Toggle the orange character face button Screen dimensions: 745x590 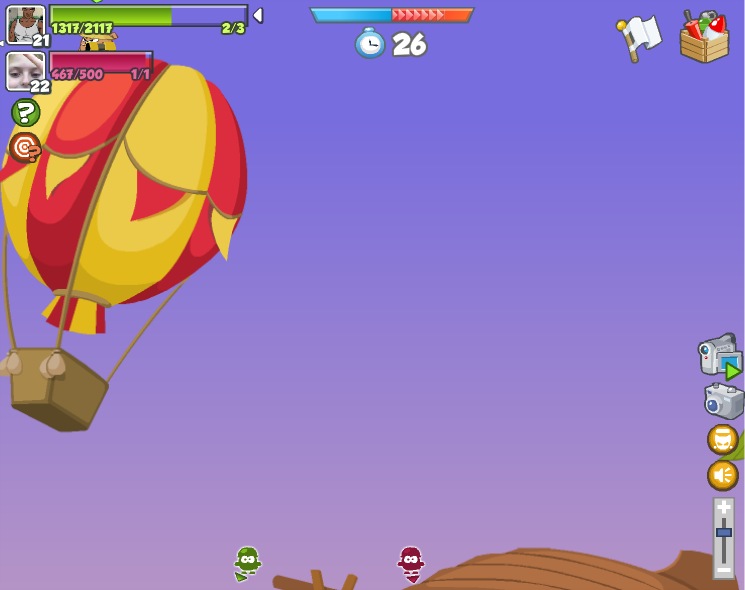722,439
